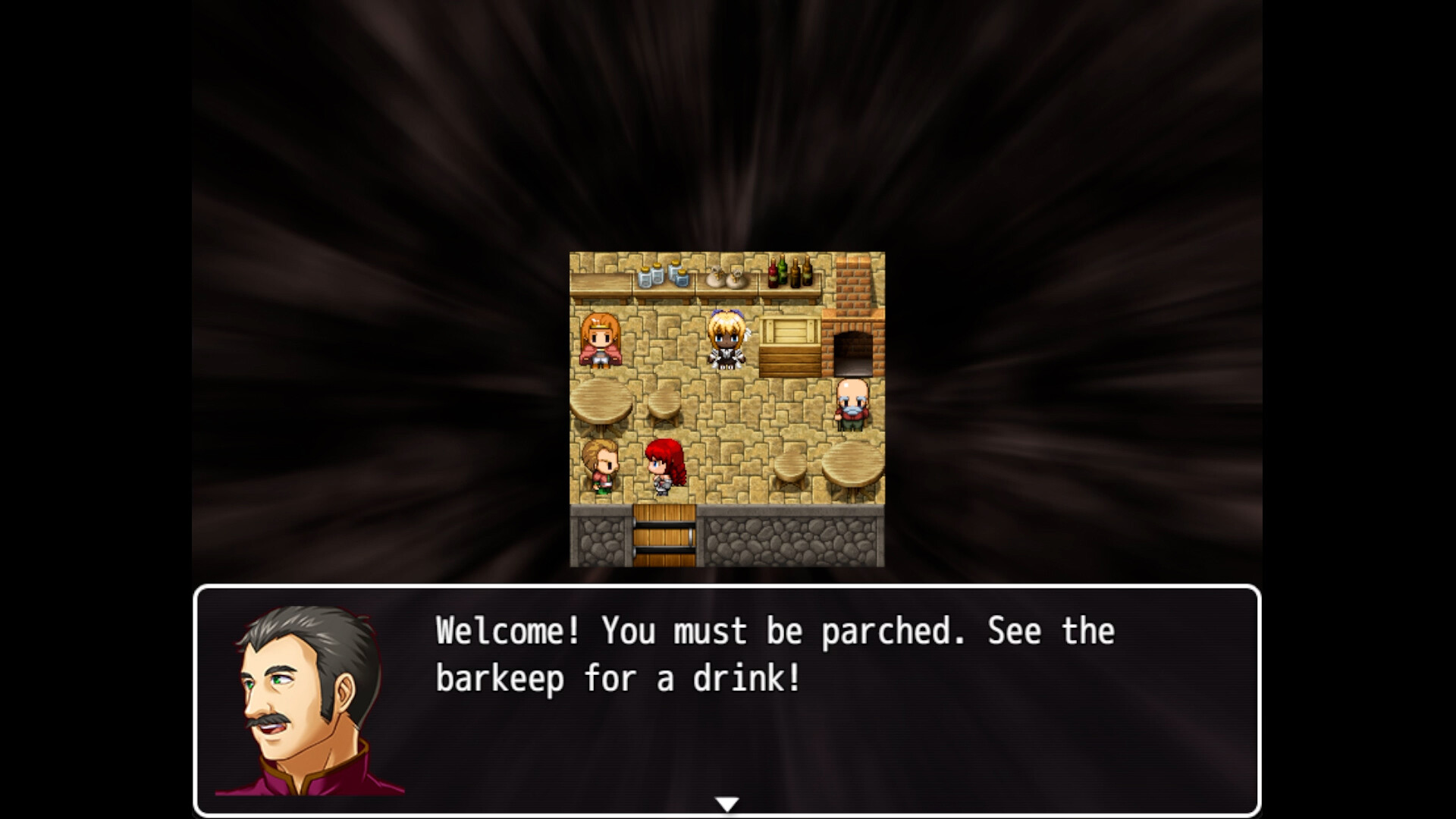Click the wine bottles on the shelf
1456x819 pixels.
tap(789, 273)
